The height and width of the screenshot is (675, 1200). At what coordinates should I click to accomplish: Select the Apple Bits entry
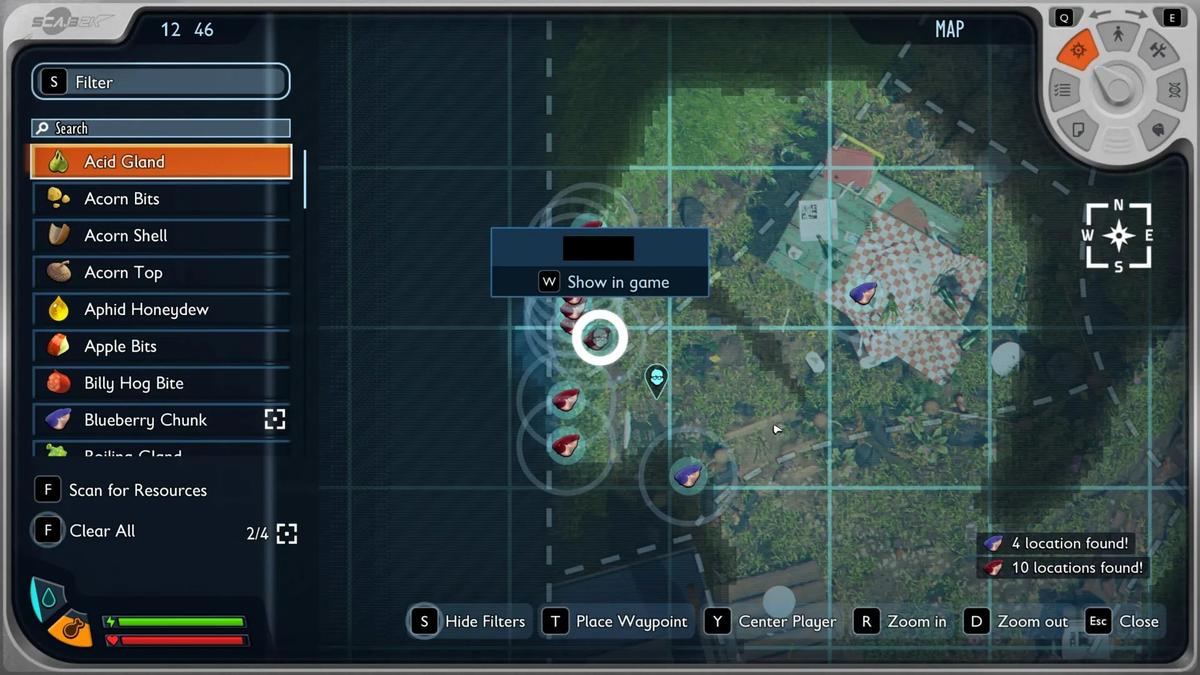[160, 347]
